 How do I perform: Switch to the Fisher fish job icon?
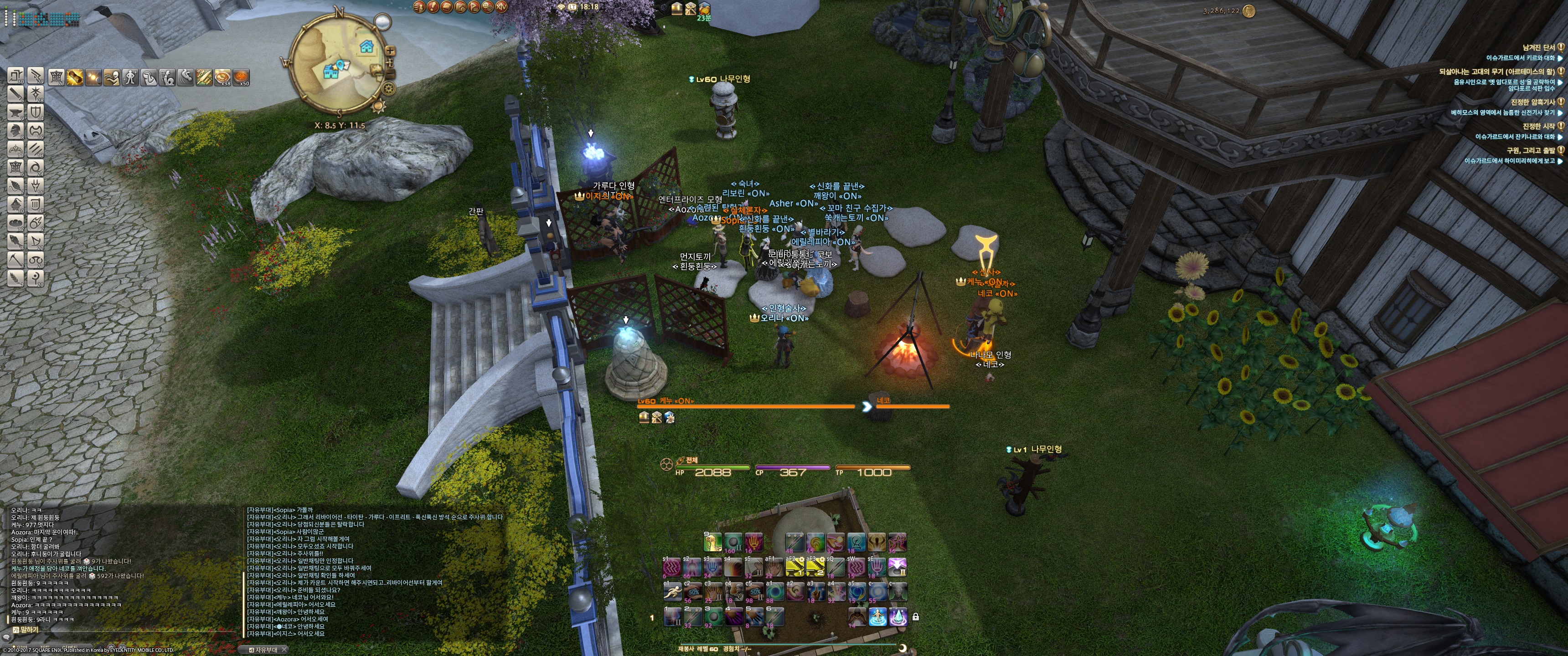click(x=16, y=241)
